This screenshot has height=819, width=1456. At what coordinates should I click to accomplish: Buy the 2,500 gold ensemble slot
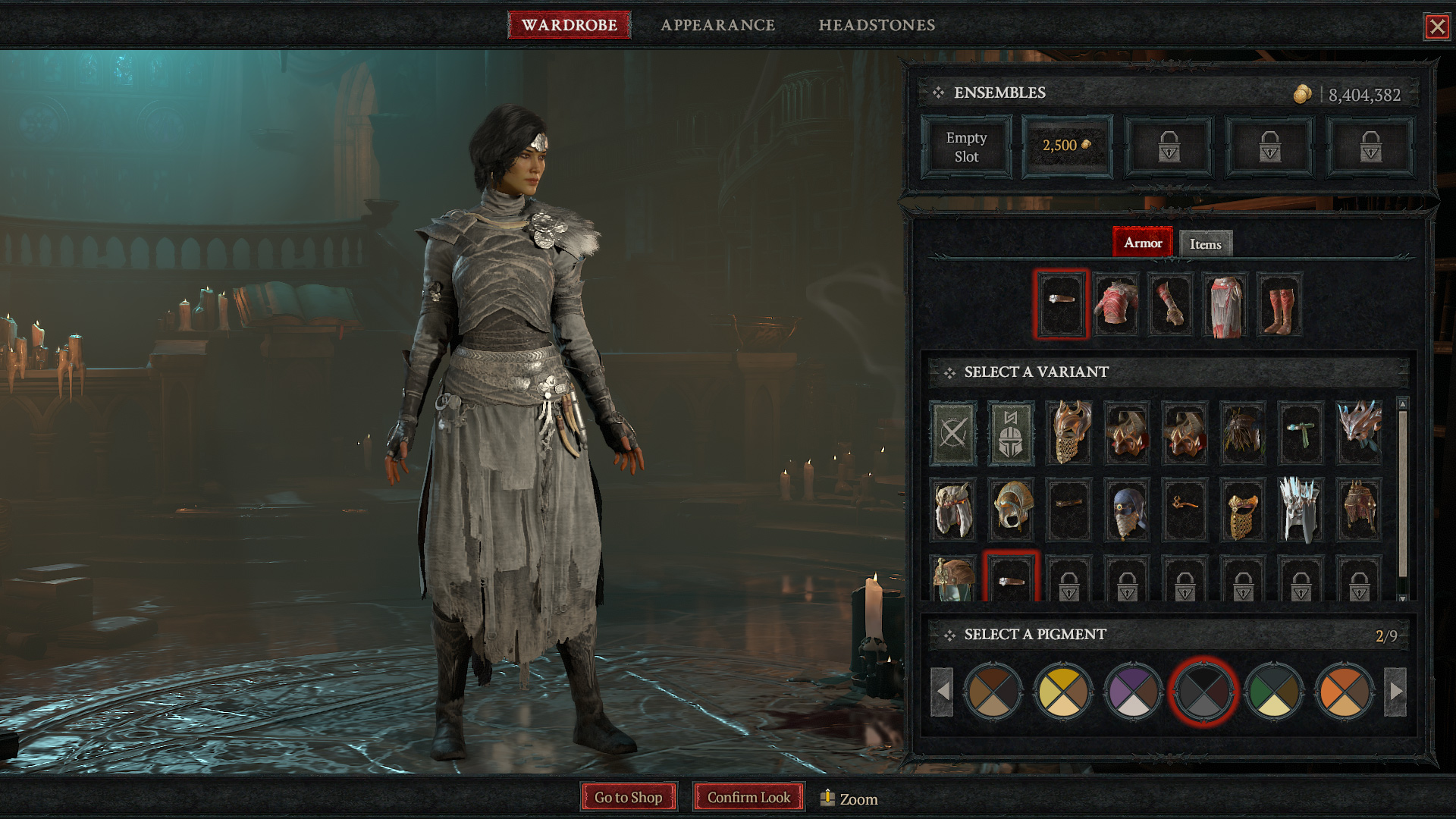click(x=1067, y=147)
